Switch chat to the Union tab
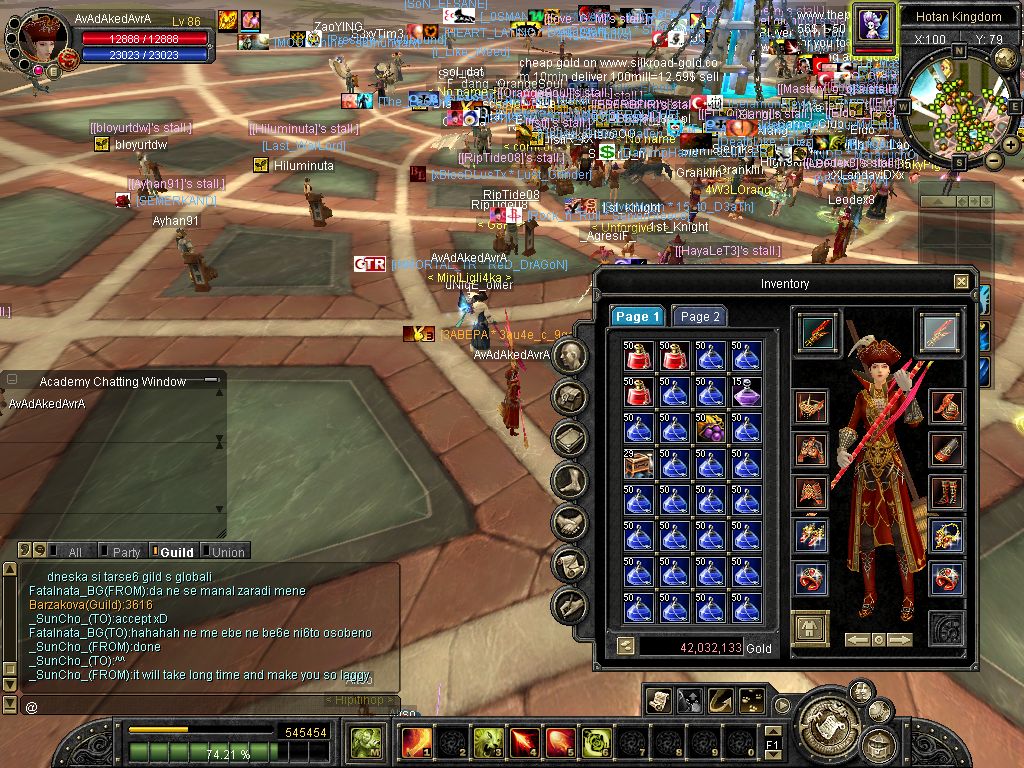 click(x=226, y=552)
